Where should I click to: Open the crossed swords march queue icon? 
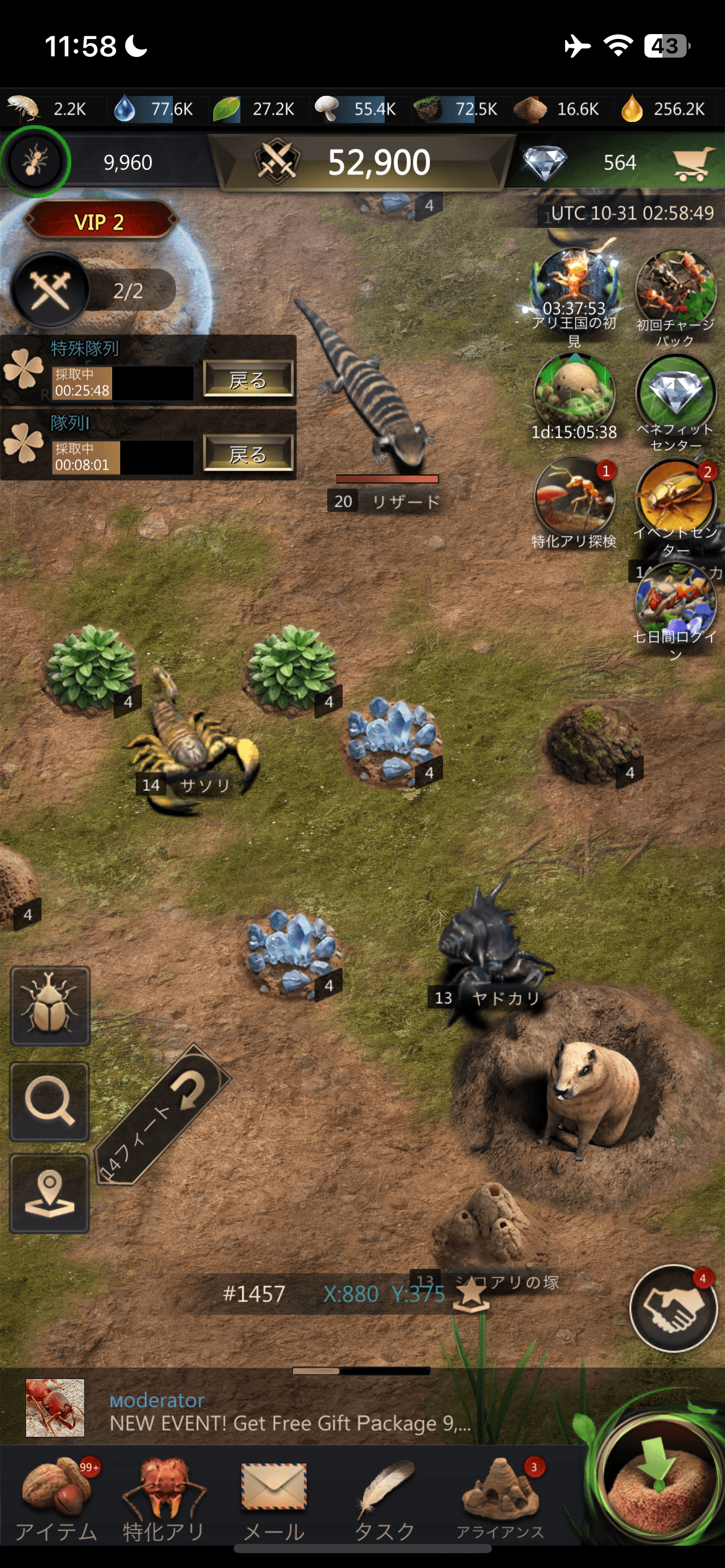[x=50, y=290]
